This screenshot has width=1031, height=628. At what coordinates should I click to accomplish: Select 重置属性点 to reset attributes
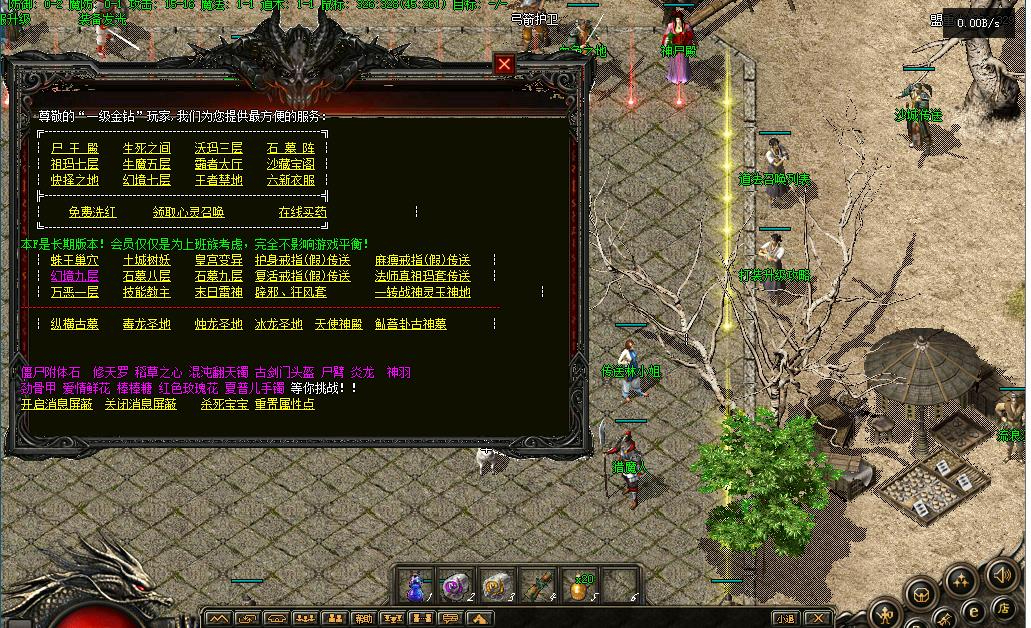[x=284, y=404]
